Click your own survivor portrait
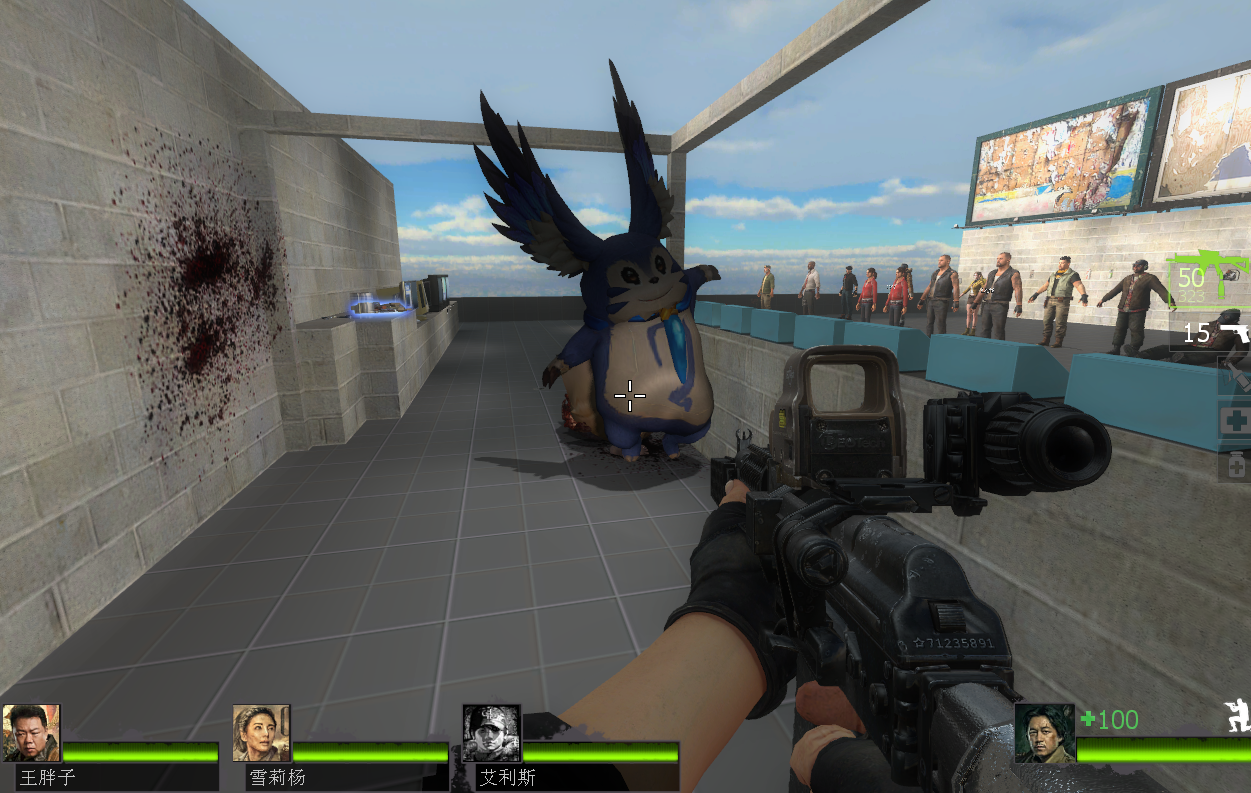This screenshot has height=793, width=1251. (1044, 733)
